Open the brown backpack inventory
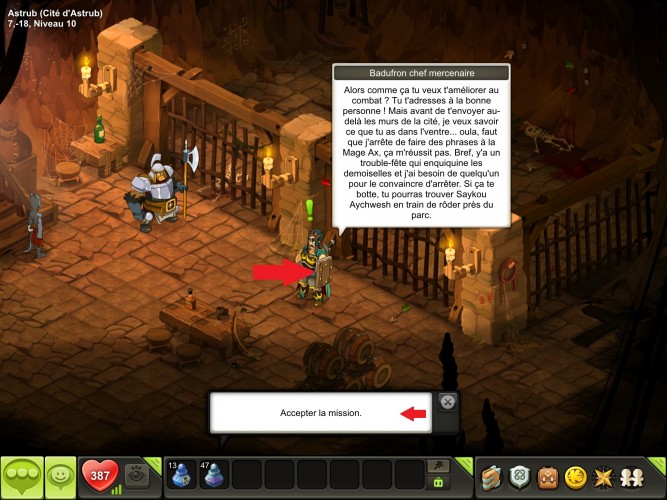This screenshot has height=500, width=667. 548,477
